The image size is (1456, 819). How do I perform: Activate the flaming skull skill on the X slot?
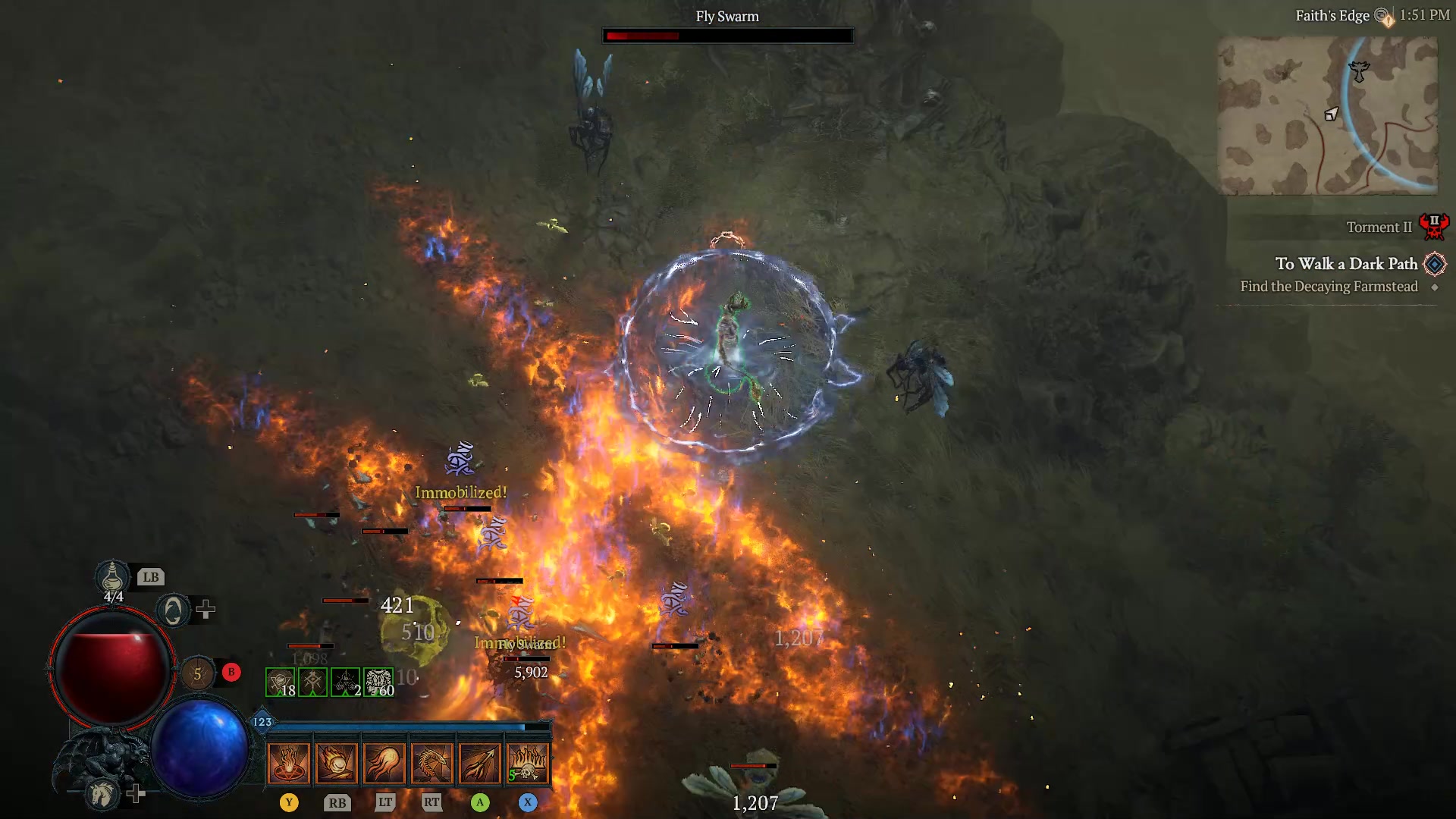(x=529, y=762)
